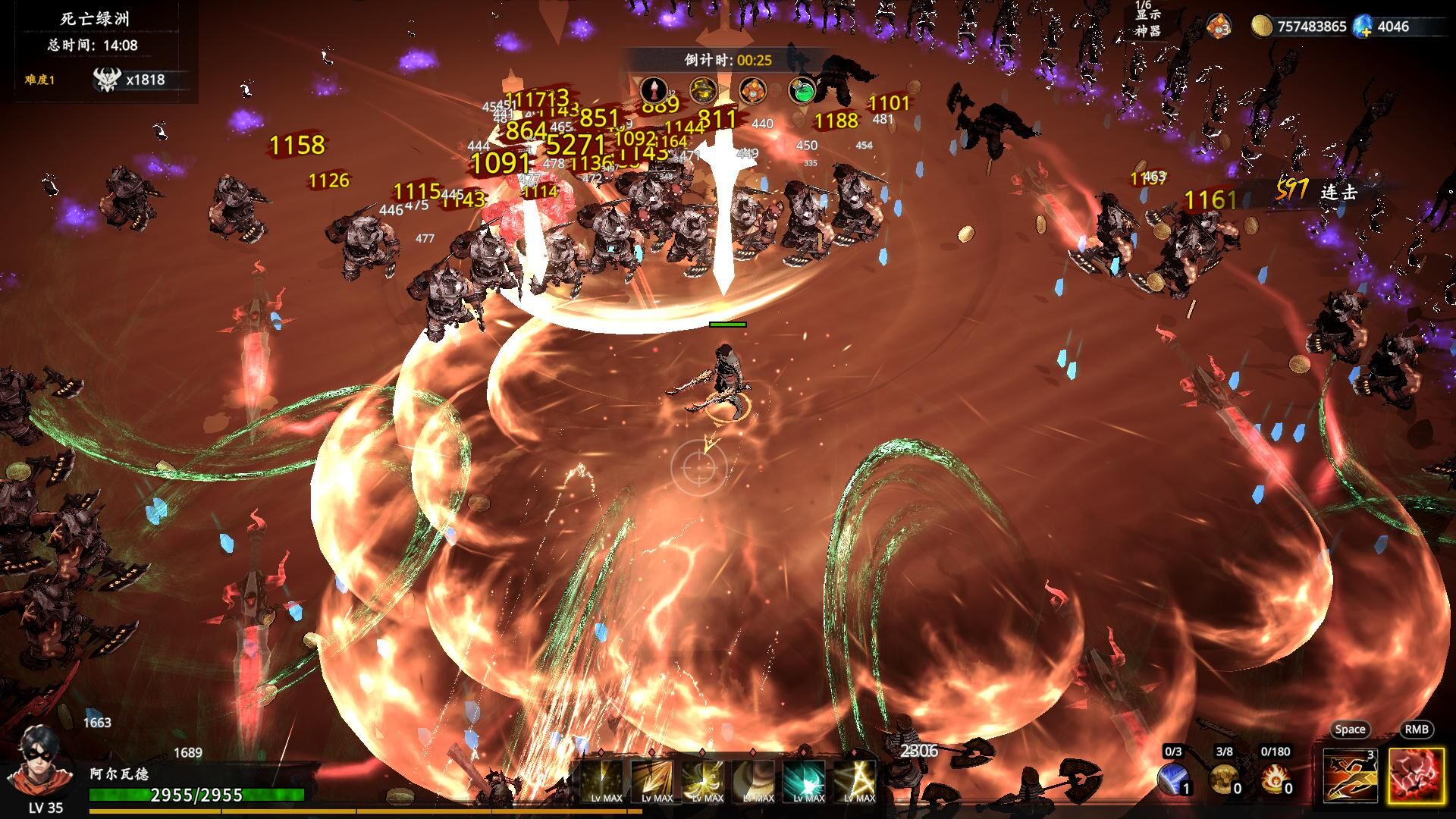Select the green potion buff icon

[x=802, y=90]
